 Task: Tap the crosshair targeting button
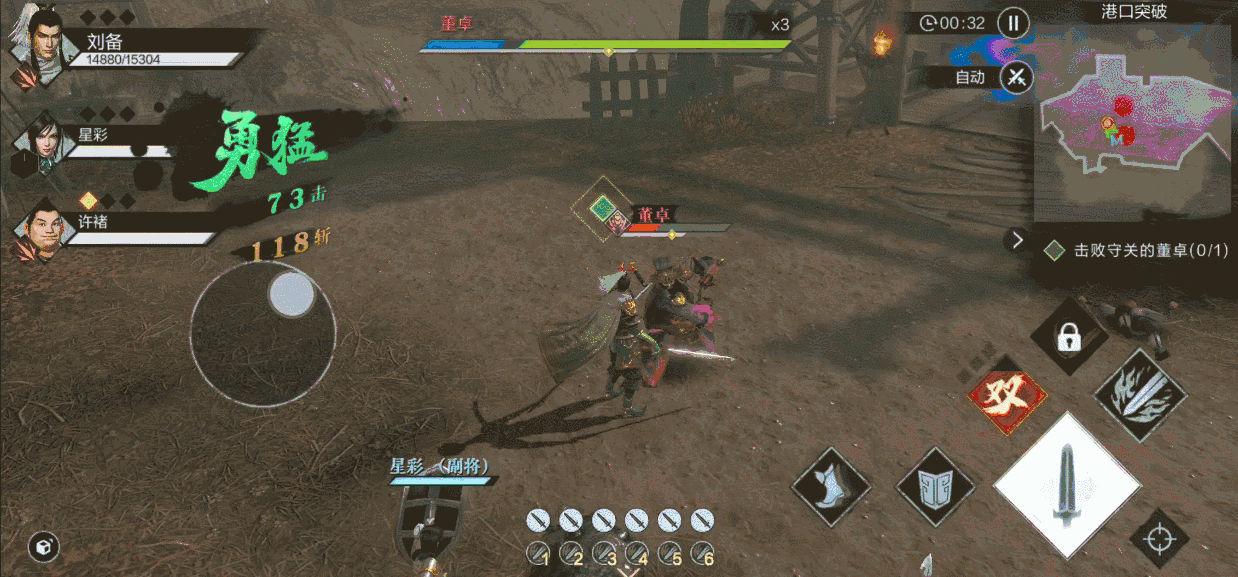[x=1160, y=539]
